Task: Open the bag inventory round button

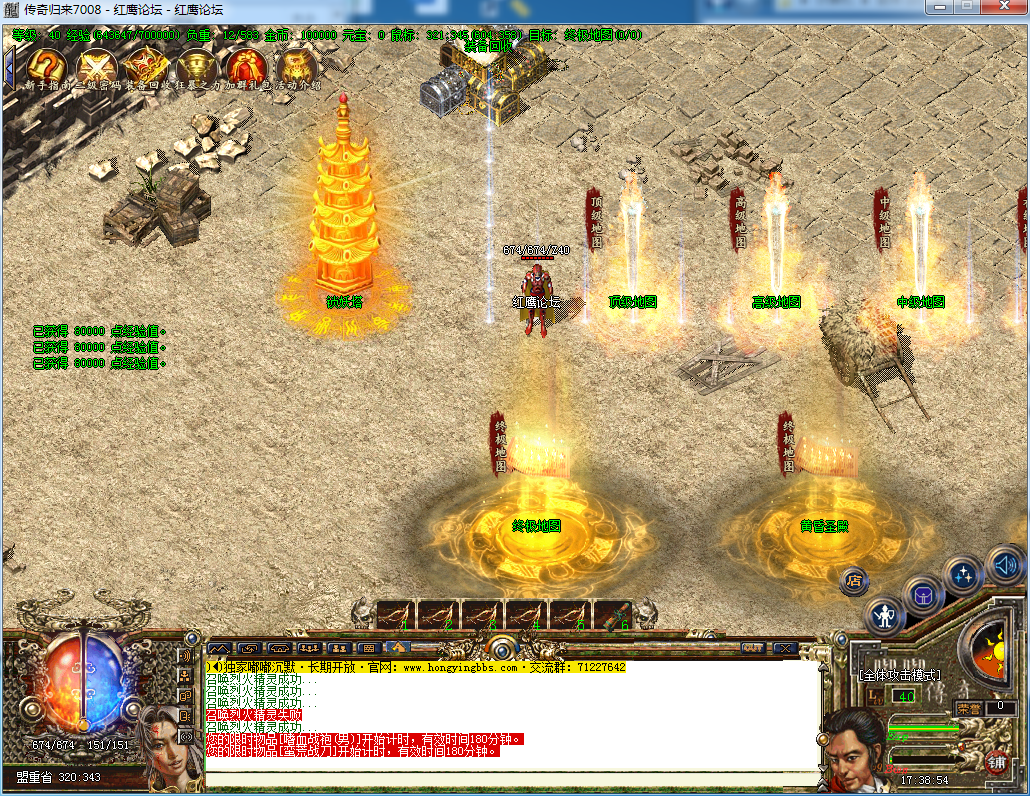Action: (923, 597)
